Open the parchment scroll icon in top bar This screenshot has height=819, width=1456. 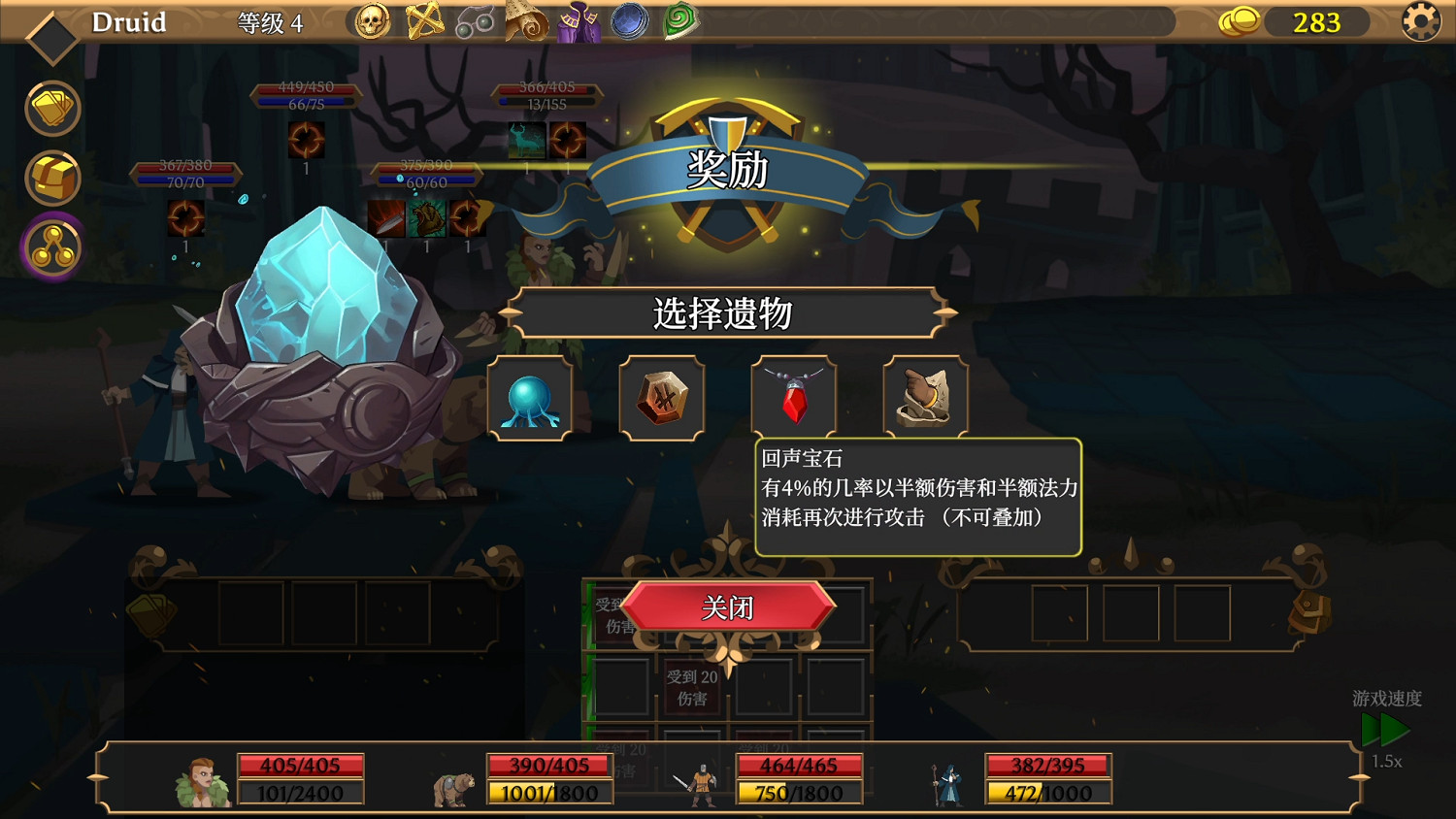click(527, 20)
